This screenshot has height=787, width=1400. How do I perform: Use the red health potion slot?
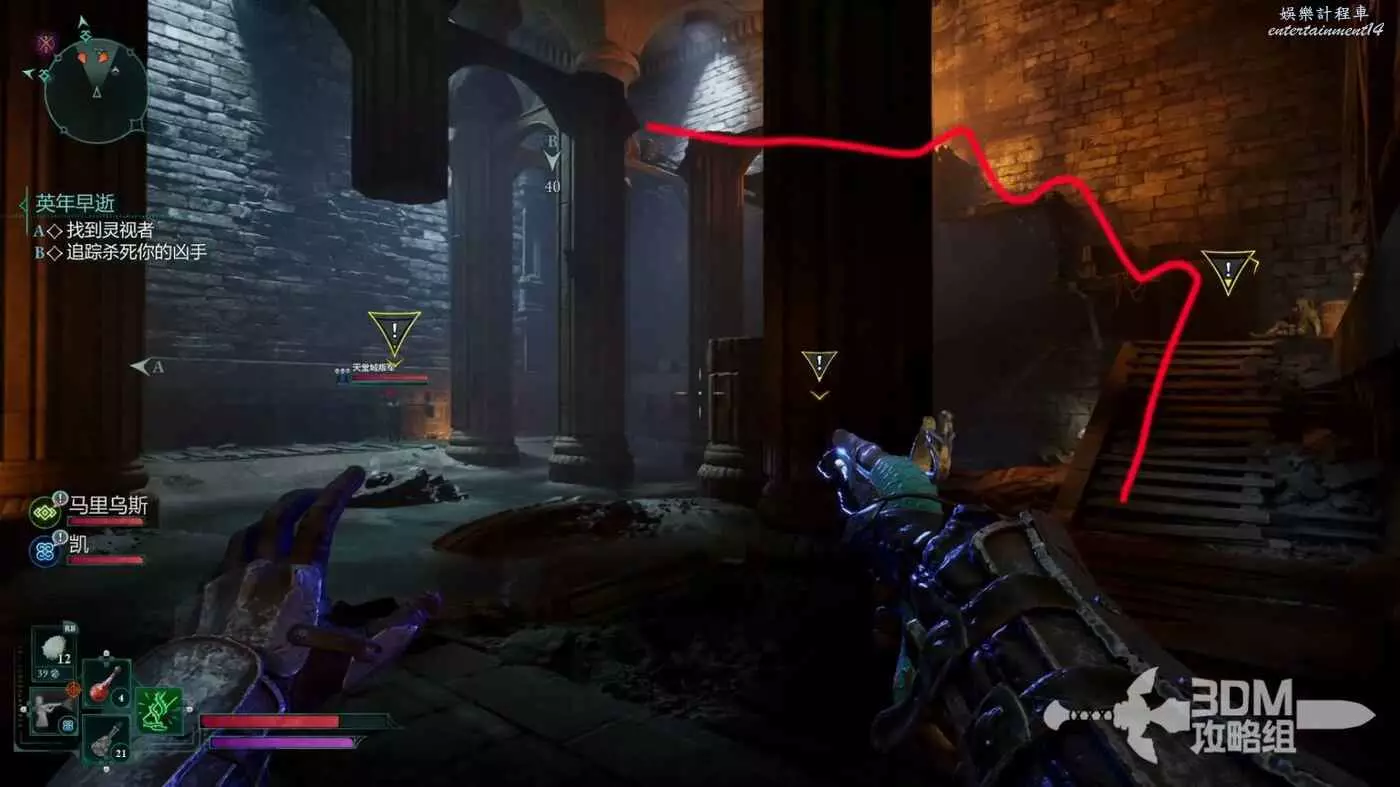pos(106,684)
